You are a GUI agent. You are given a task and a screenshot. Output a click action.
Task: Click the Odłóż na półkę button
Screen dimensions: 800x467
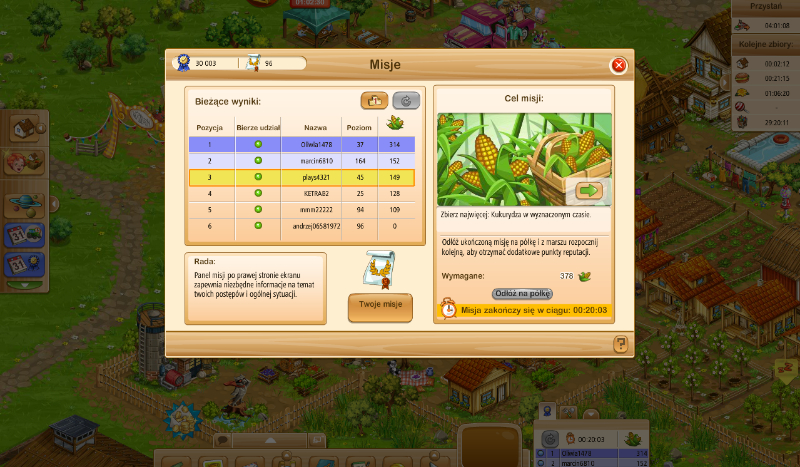pos(522,293)
